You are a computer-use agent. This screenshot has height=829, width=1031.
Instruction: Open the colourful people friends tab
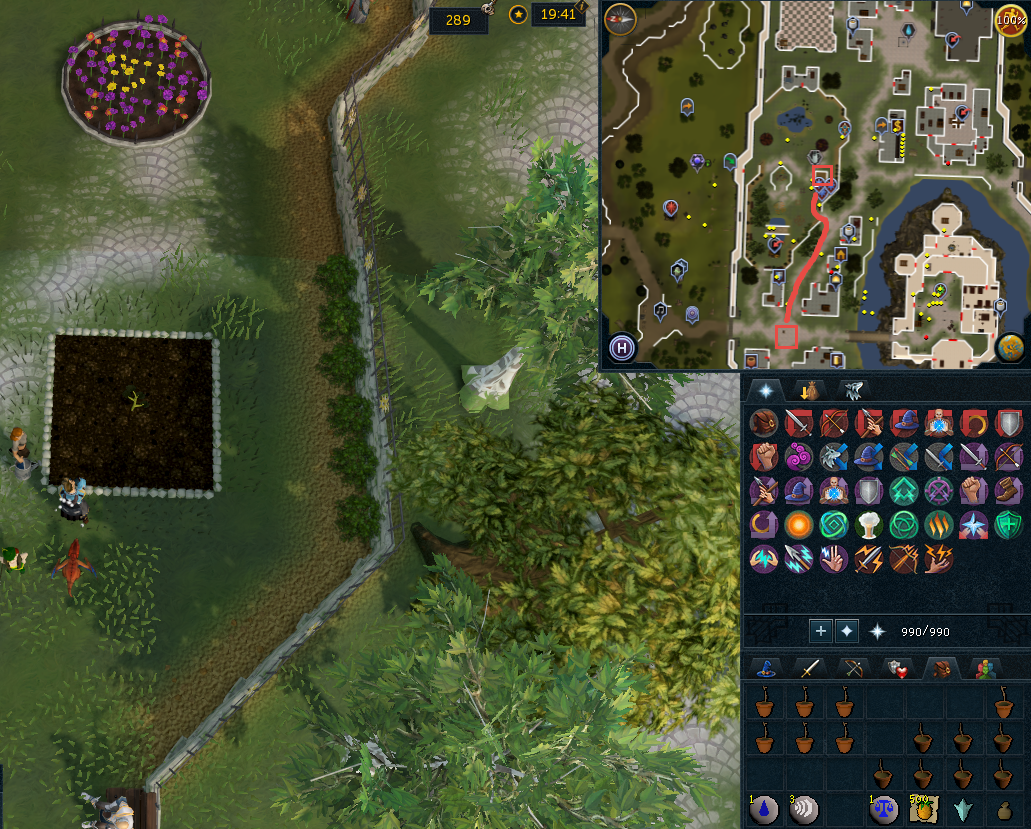tap(987, 668)
